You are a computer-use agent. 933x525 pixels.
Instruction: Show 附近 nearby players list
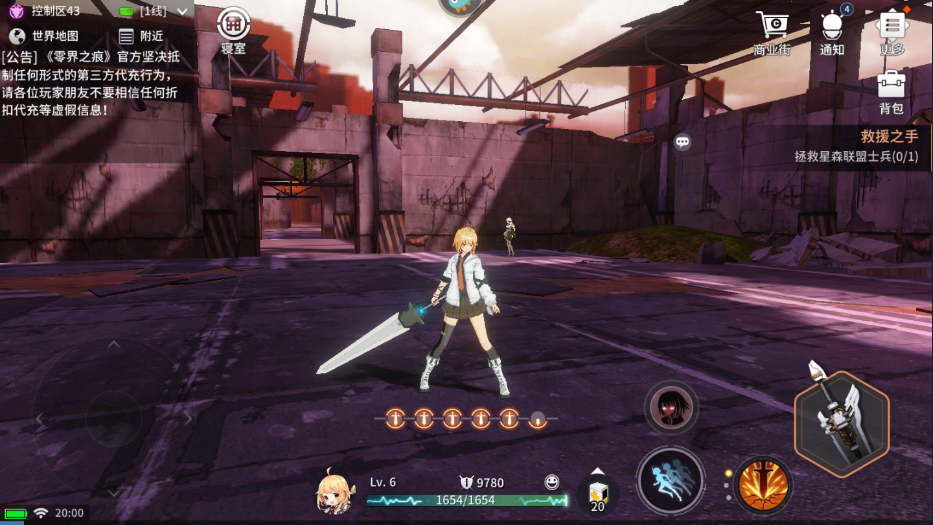[140, 36]
